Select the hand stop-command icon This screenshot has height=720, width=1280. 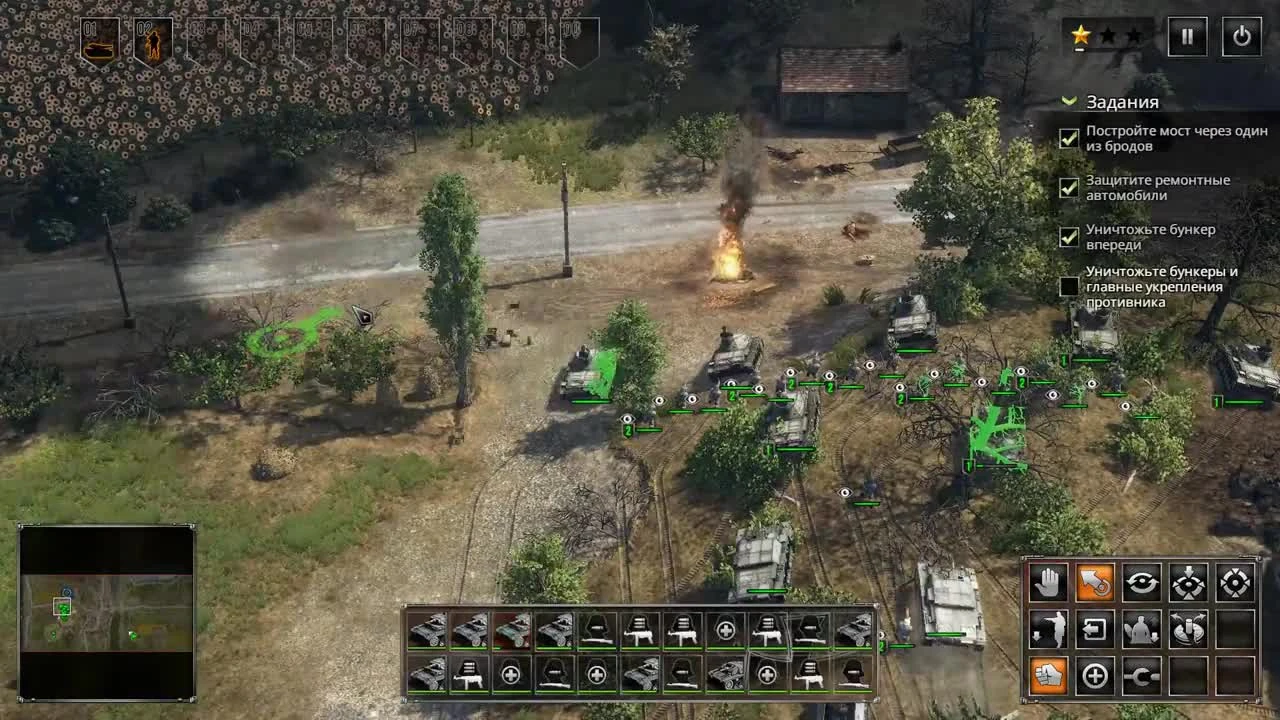pyautogui.click(x=1049, y=583)
